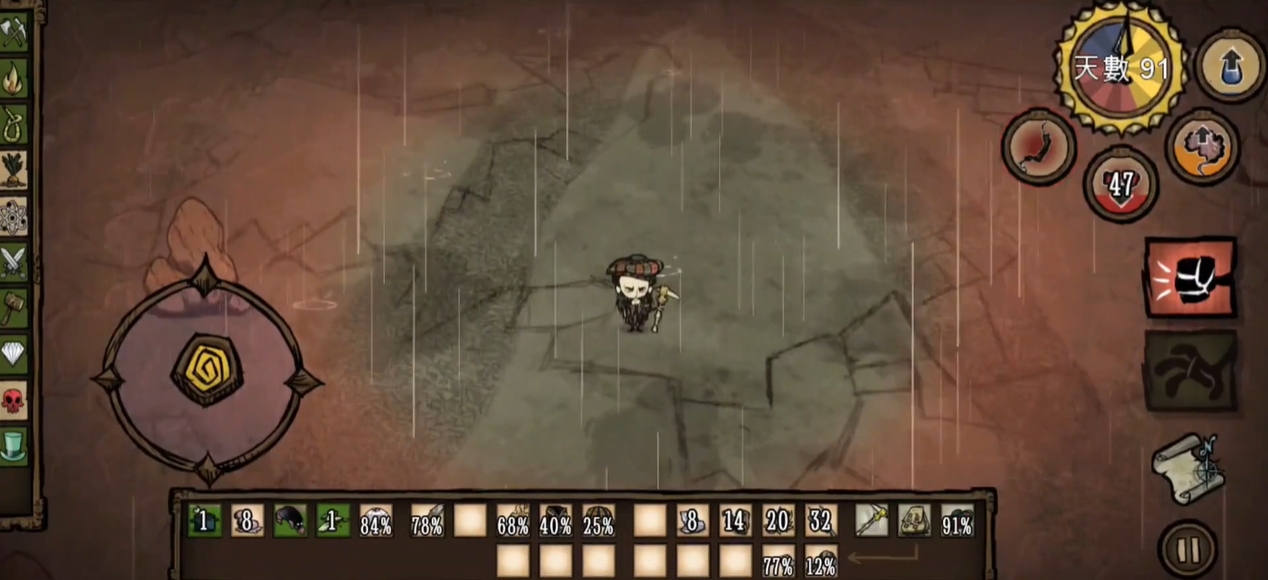Open the Tools crafting tab
This screenshot has width=1268, height=580.
click(x=13, y=32)
